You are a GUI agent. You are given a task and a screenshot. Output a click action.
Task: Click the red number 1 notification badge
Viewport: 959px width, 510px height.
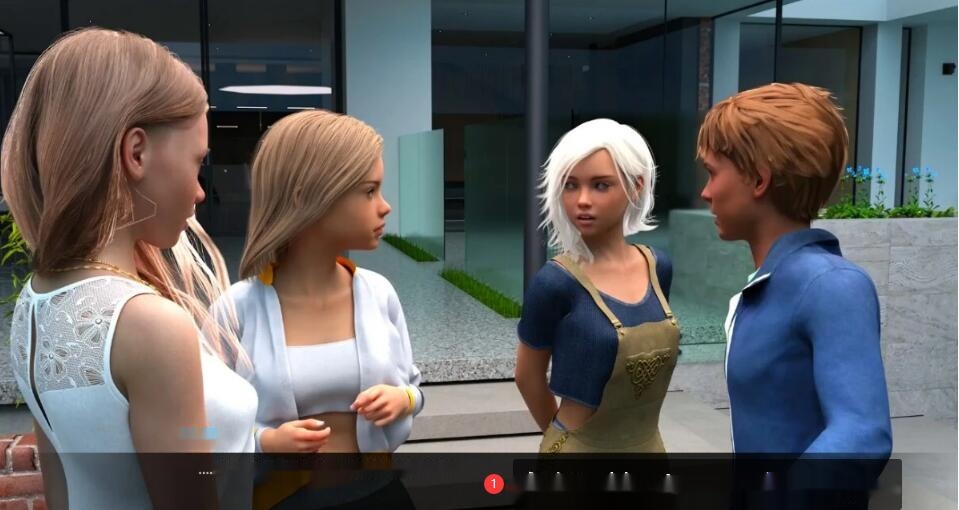[x=493, y=484]
